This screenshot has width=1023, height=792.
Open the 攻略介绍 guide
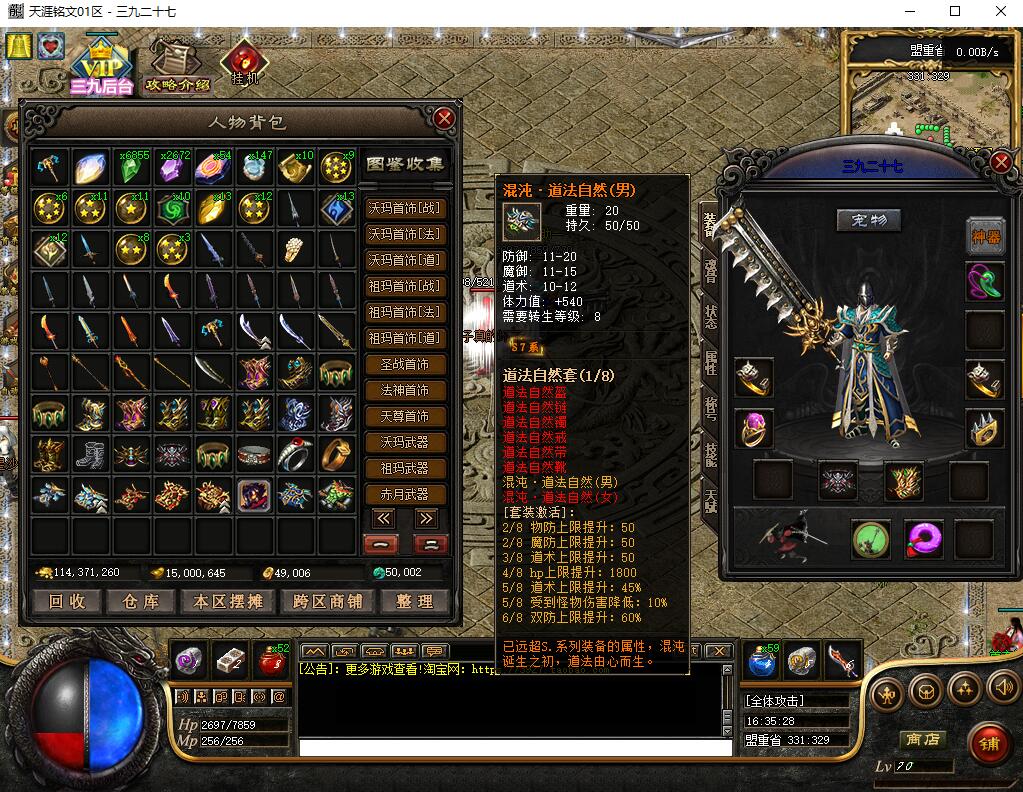pos(177,66)
